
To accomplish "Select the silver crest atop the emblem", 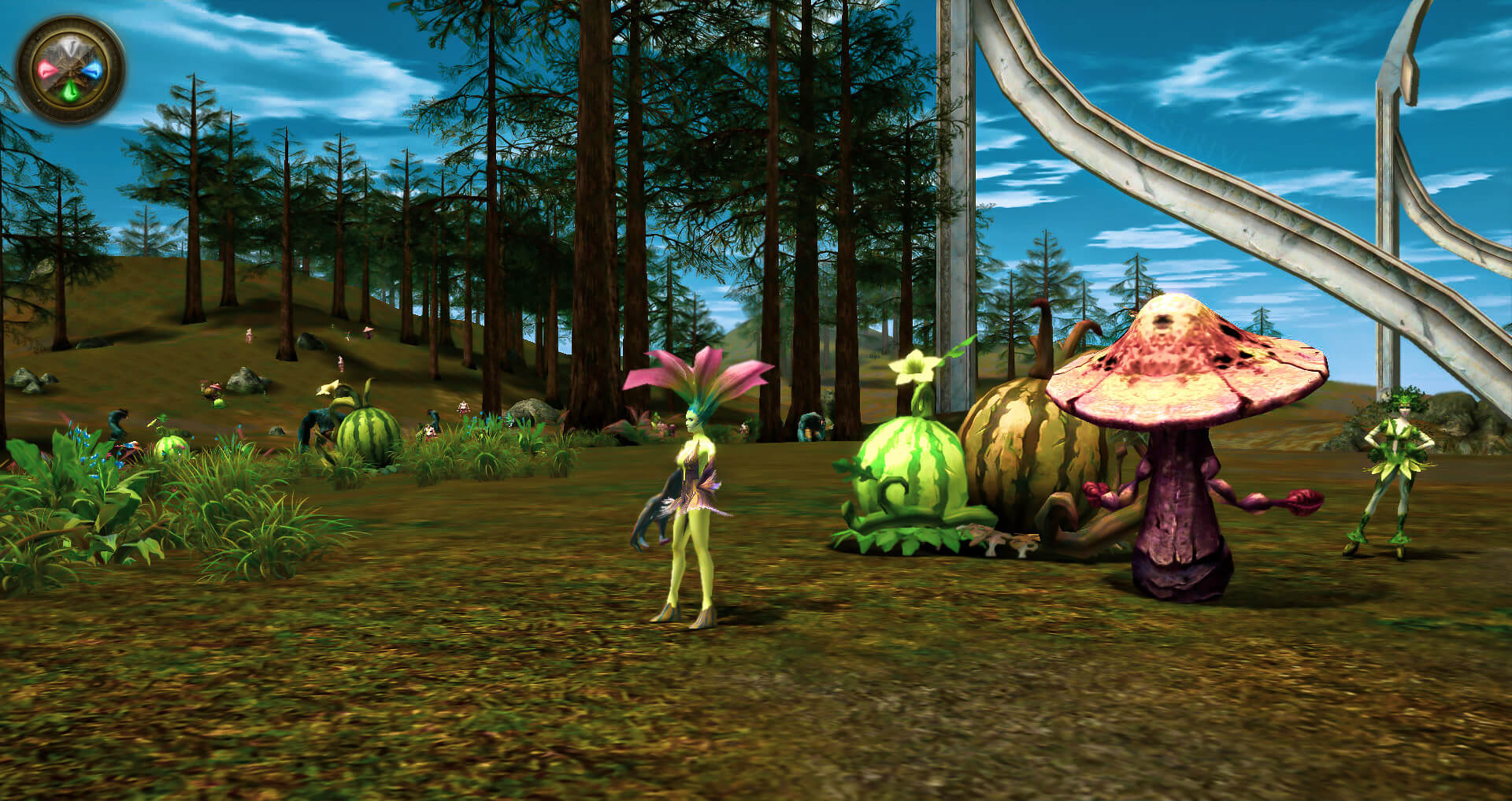I will point(69,44).
